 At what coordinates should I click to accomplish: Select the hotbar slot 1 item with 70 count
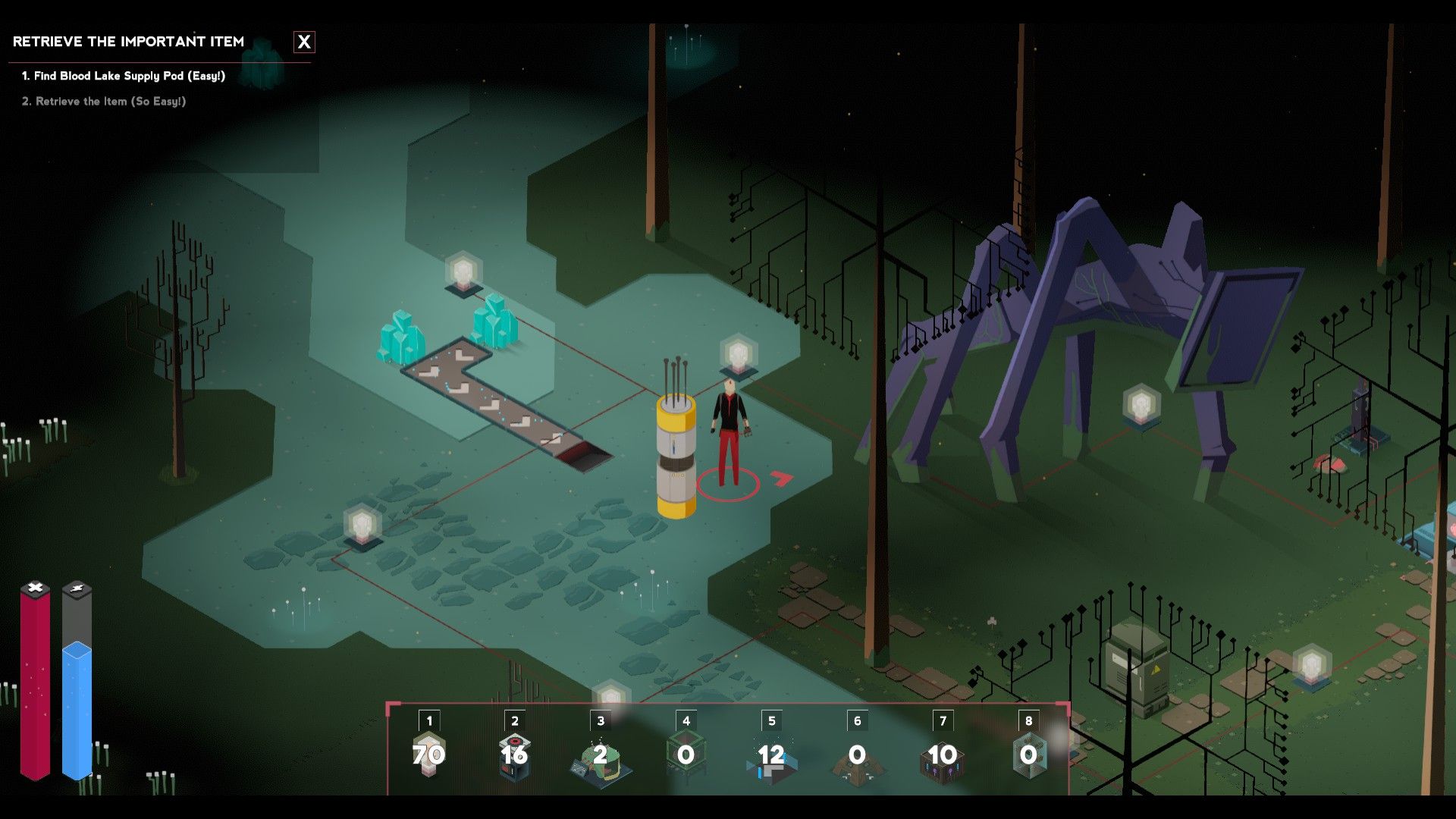pyautogui.click(x=427, y=755)
